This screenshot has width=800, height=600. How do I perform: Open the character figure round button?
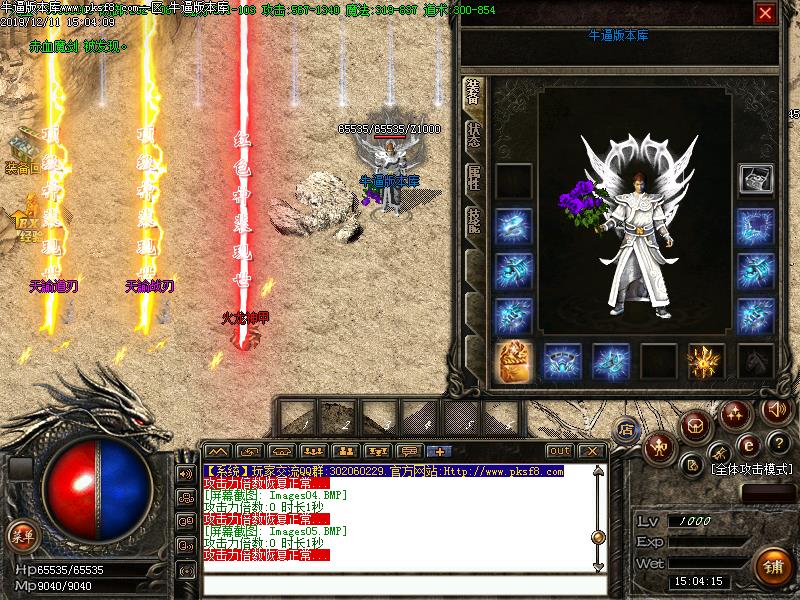[659, 446]
